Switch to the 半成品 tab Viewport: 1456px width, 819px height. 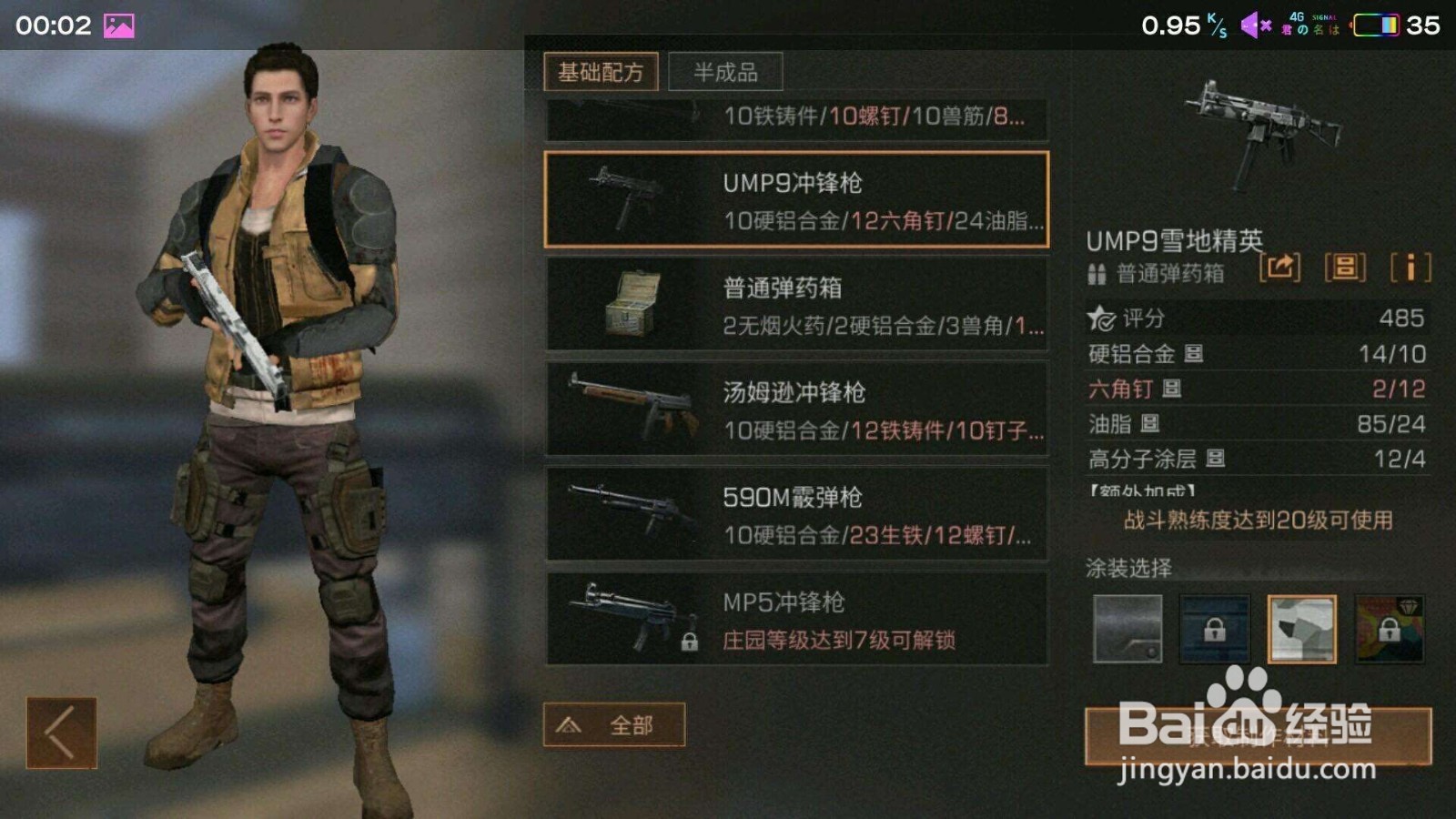tap(725, 71)
